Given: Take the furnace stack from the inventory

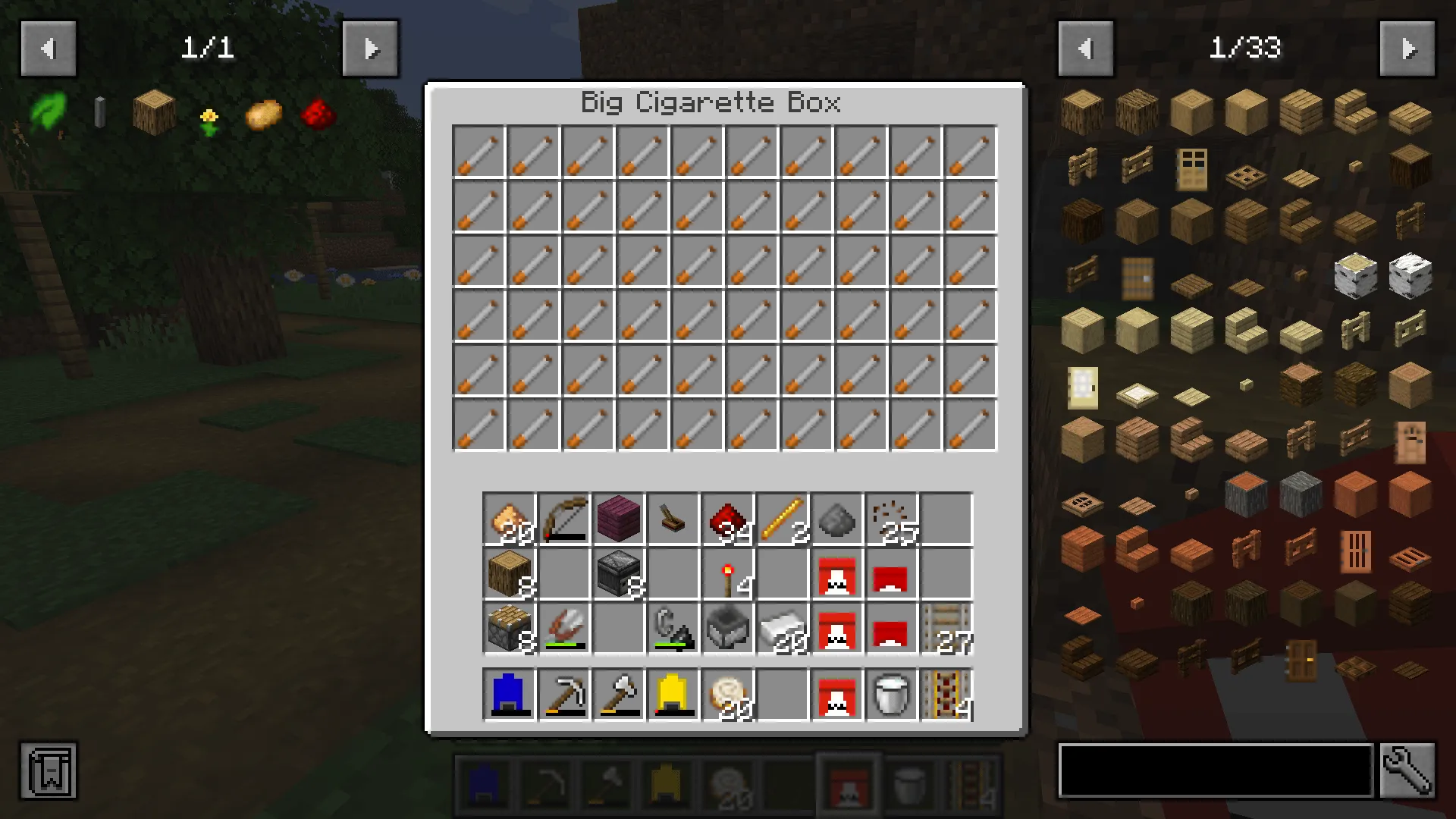Looking at the screenshot, I should [x=619, y=574].
